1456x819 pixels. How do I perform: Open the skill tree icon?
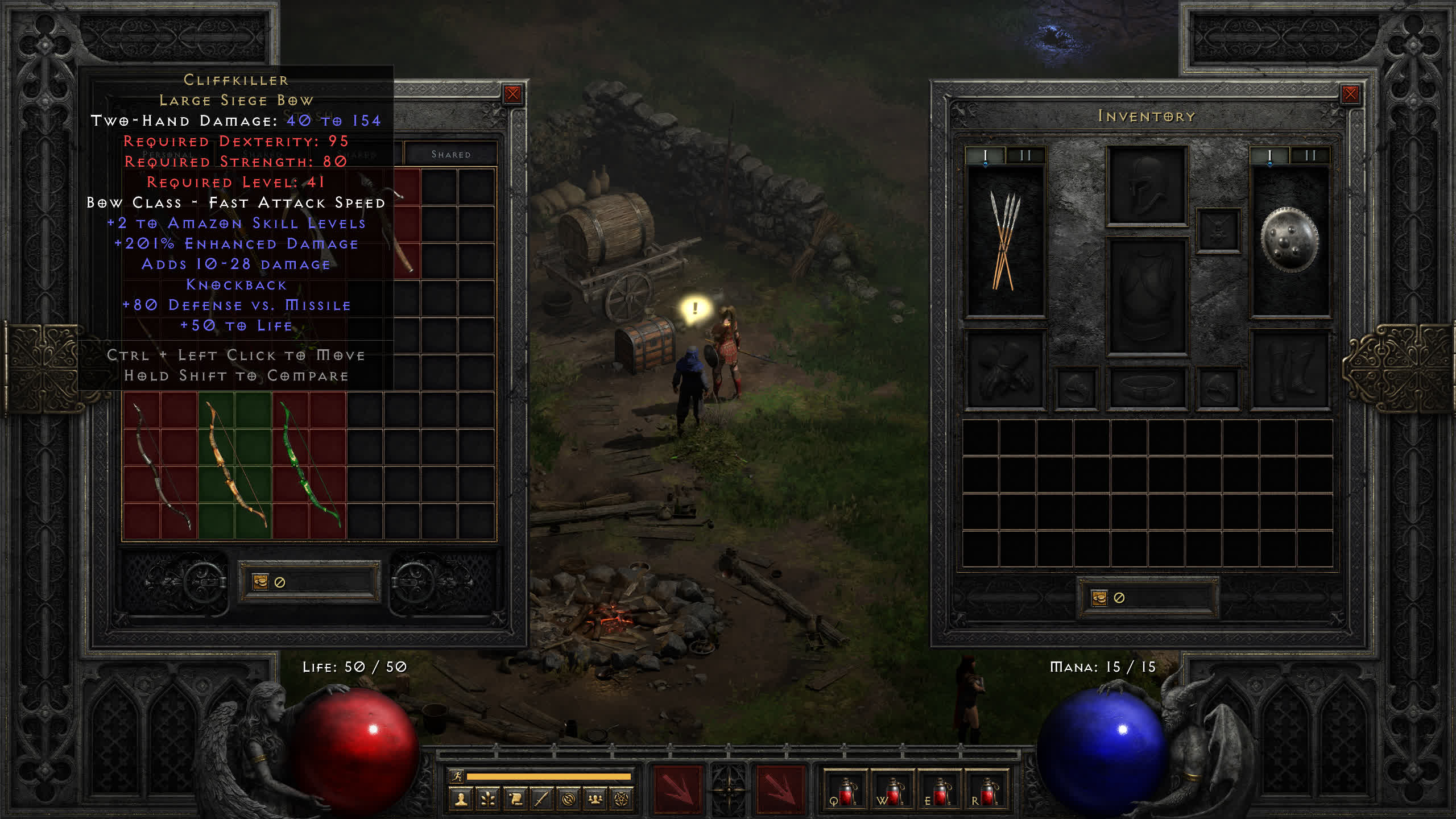pos(488,800)
